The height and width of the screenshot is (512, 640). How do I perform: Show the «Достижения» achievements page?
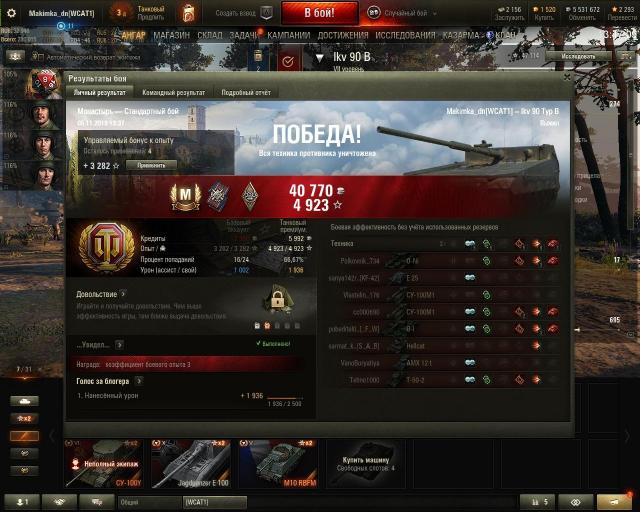(343, 34)
